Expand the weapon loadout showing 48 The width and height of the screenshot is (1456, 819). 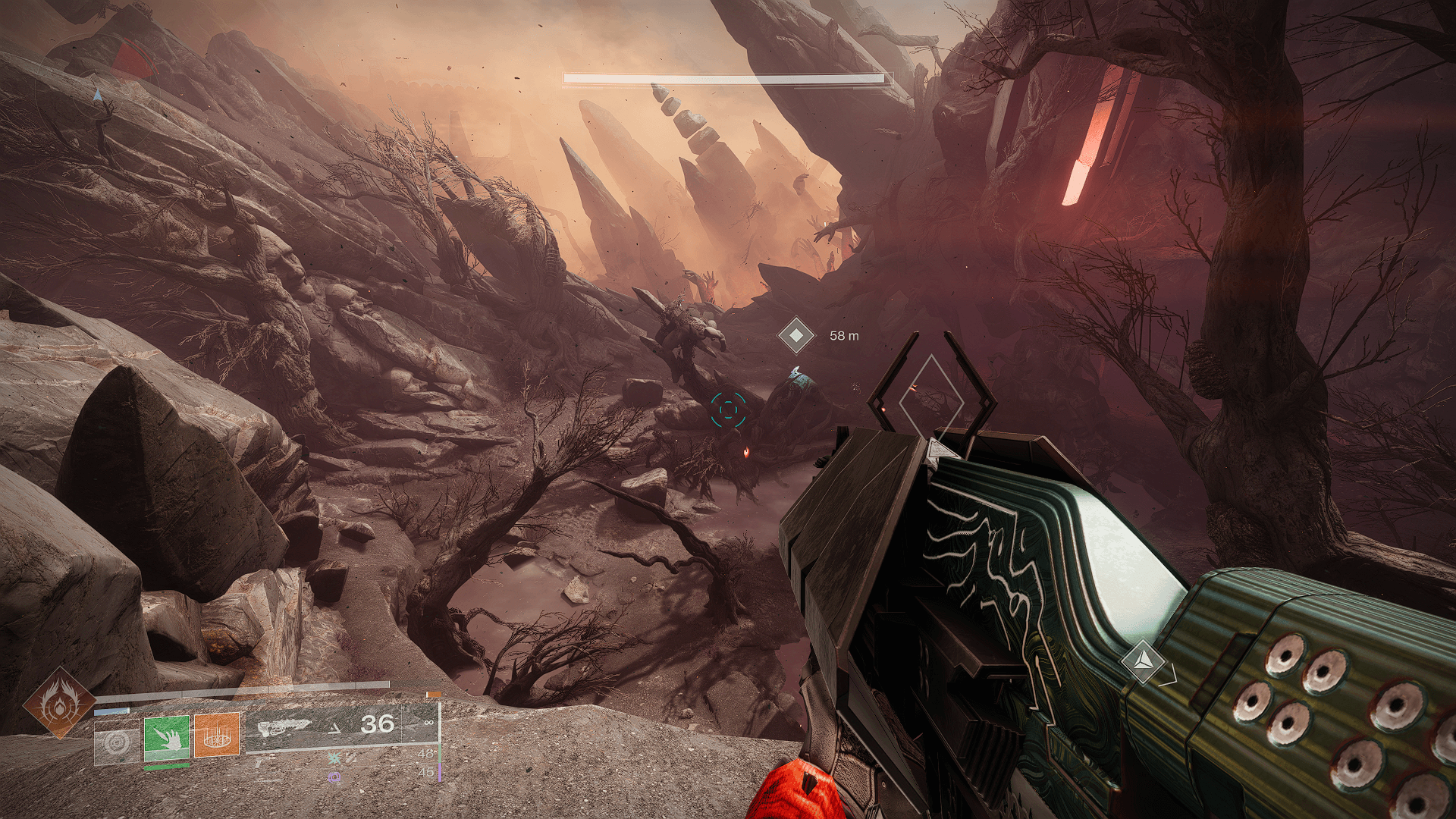(x=426, y=753)
